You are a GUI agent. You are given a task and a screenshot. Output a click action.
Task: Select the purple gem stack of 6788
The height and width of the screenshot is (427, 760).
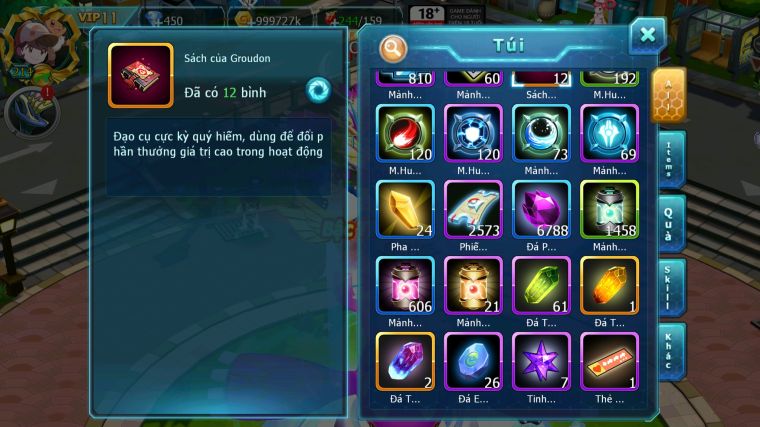pyautogui.click(x=541, y=210)
